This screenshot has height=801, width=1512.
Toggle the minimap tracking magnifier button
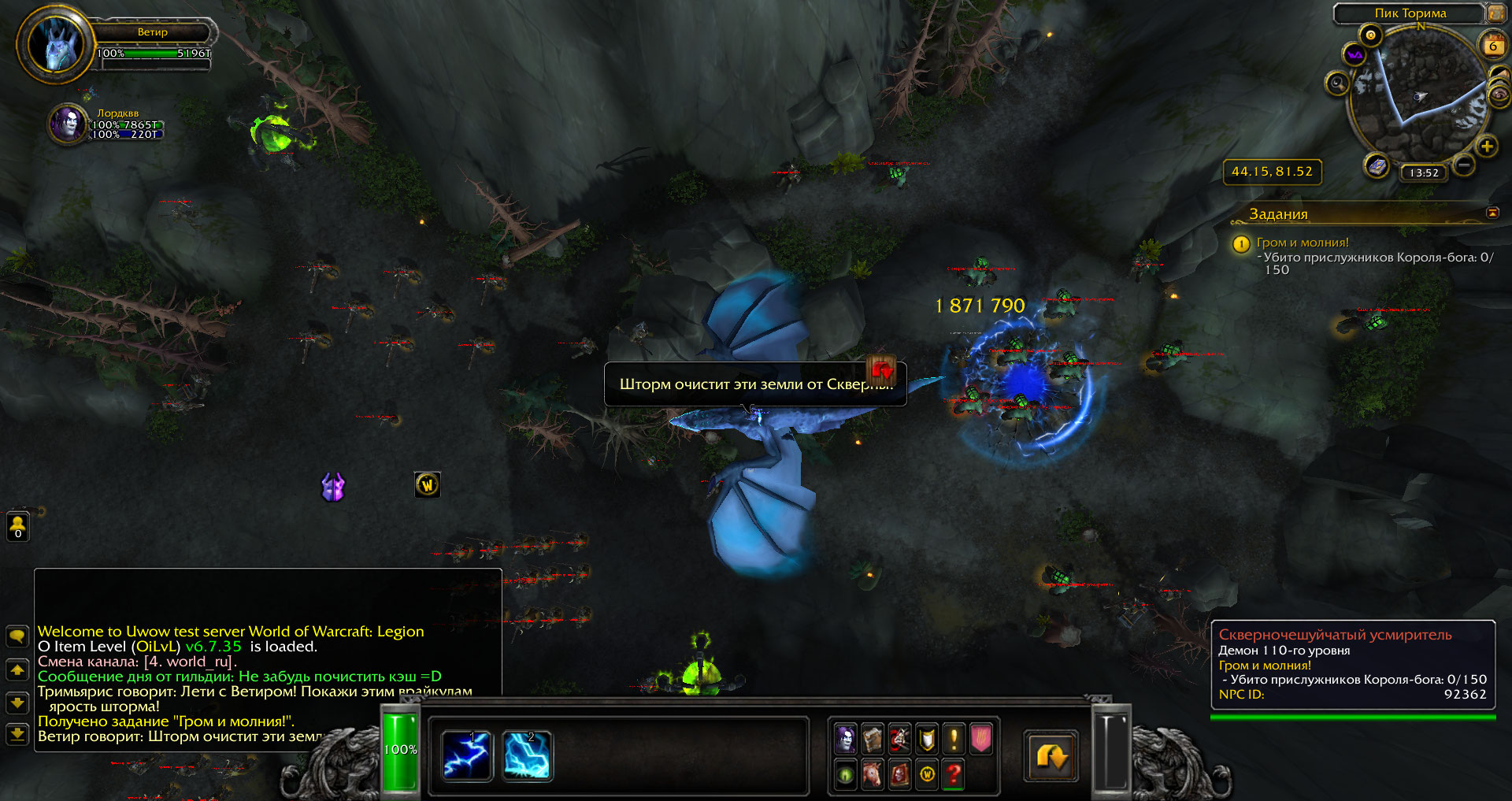[x=1337, y=83]
